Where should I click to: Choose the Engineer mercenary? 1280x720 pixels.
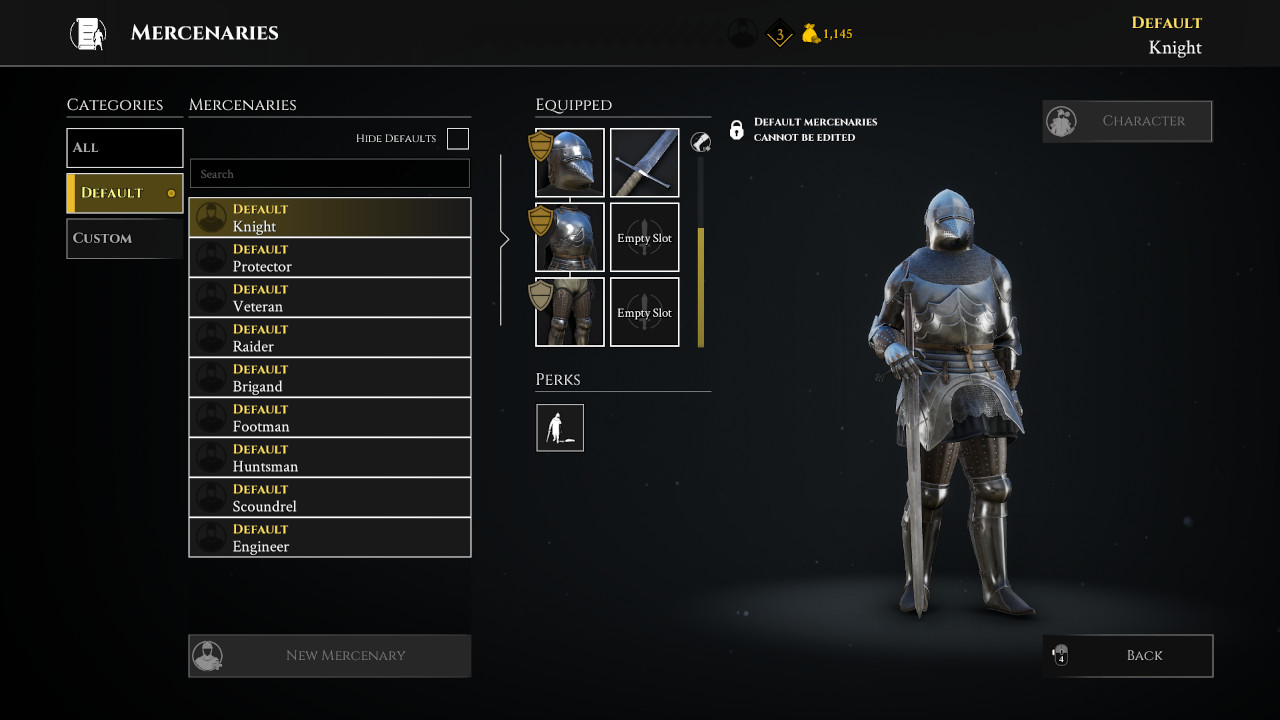click(x=330, y=538)
